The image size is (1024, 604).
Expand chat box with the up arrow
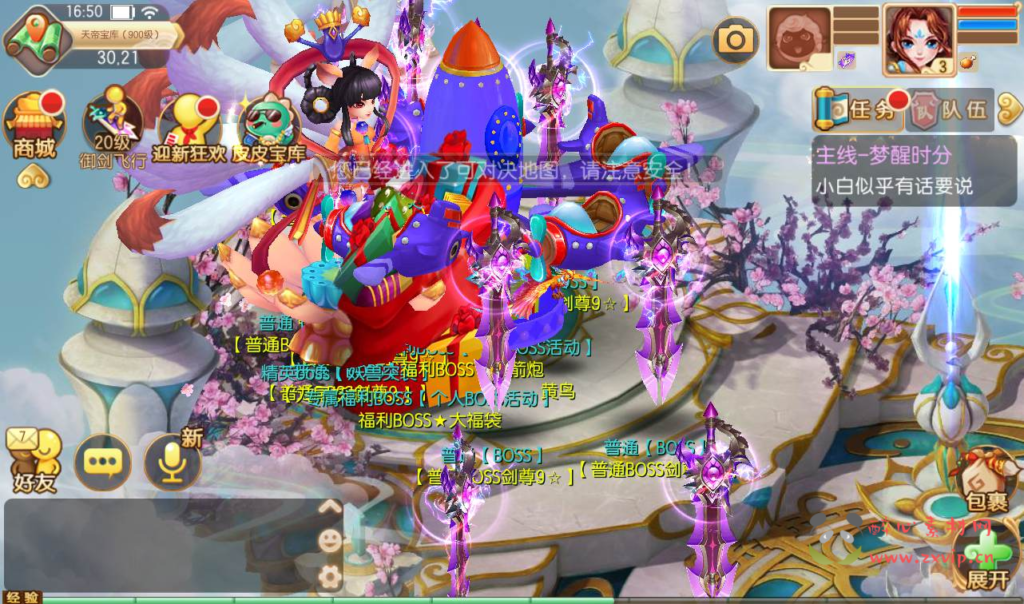pos(329,507)
